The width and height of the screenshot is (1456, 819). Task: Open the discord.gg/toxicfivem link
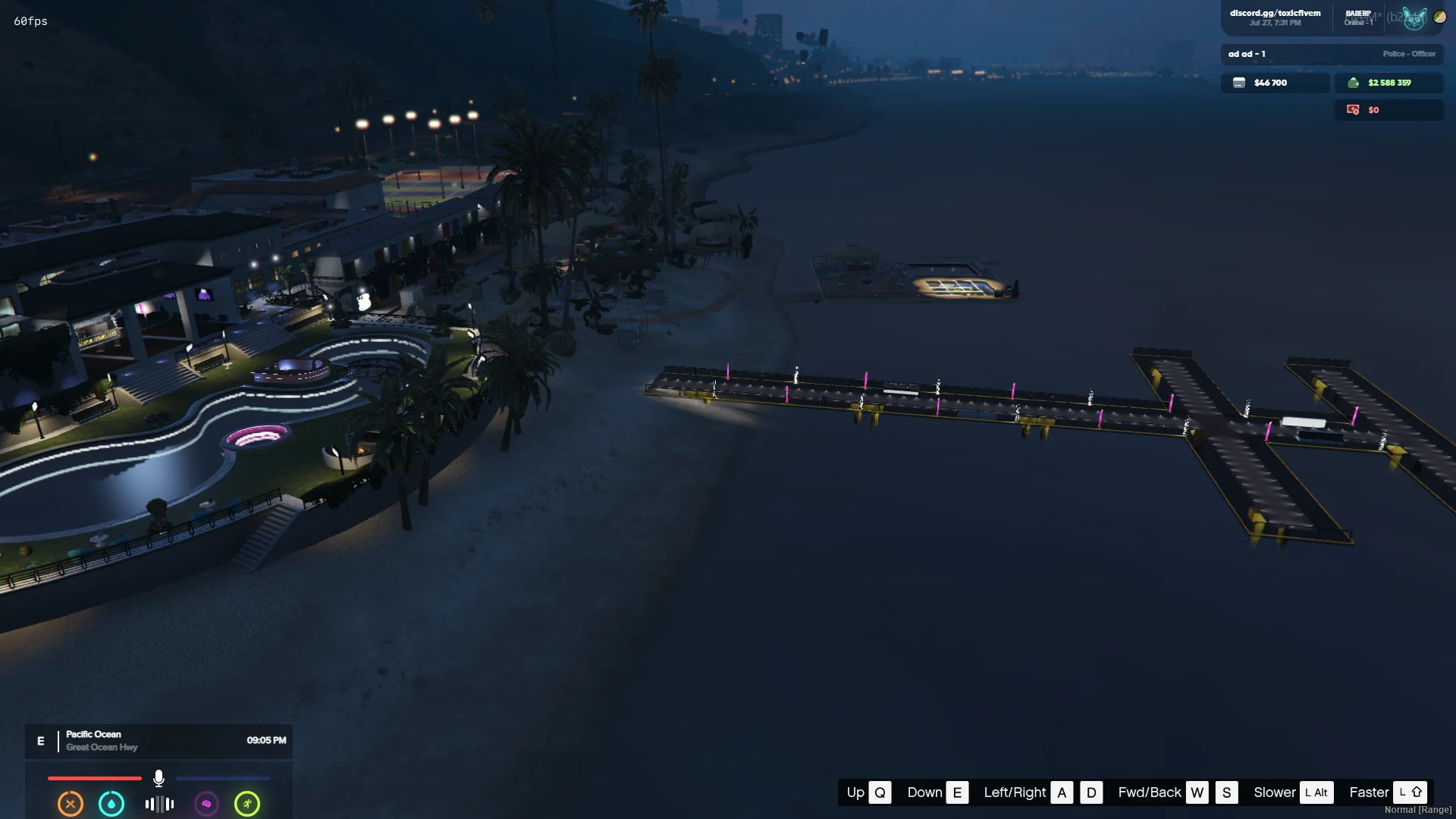tap(1275, 14)
